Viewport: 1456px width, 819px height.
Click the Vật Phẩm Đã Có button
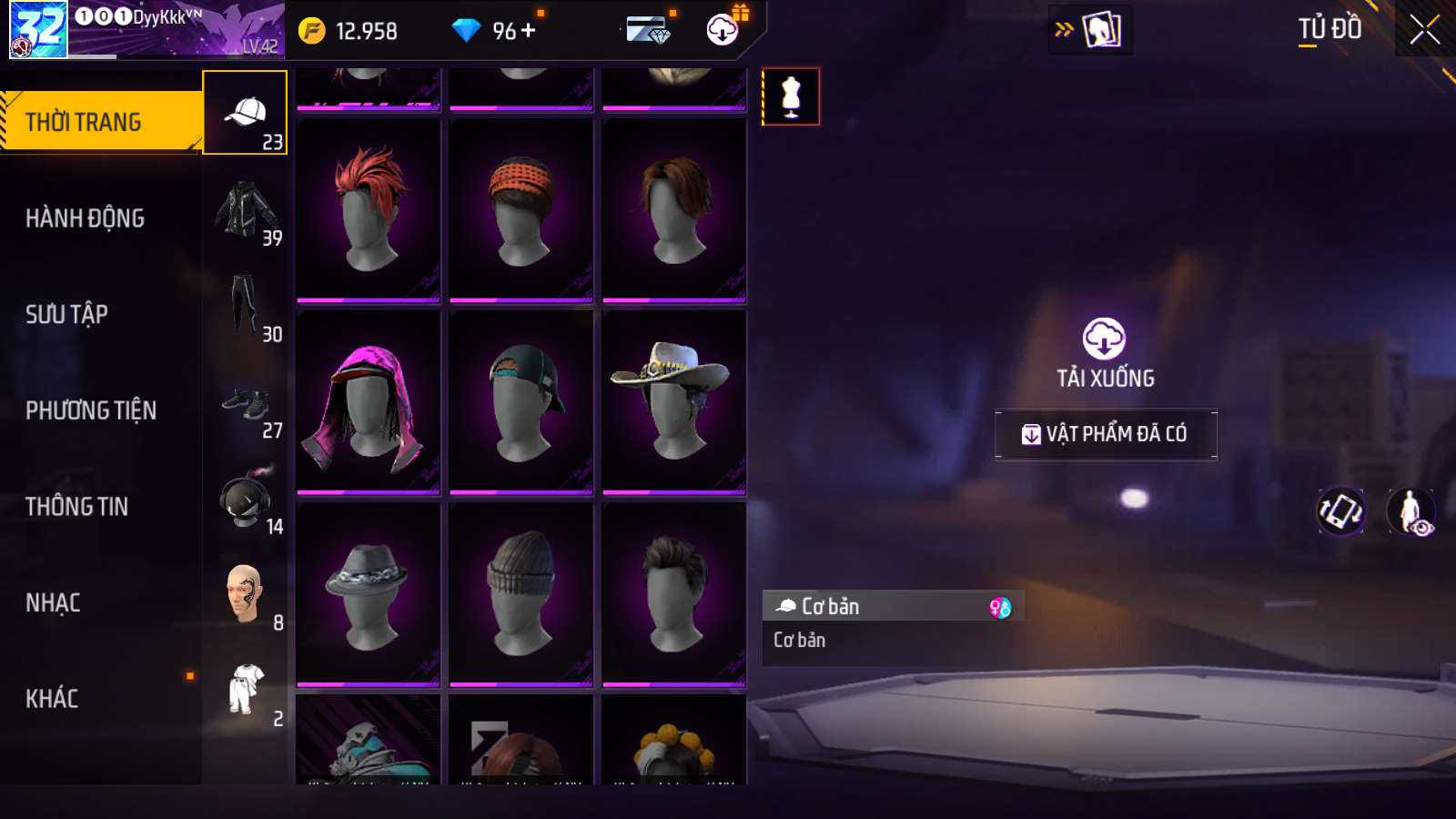[x=1106, y=434]
